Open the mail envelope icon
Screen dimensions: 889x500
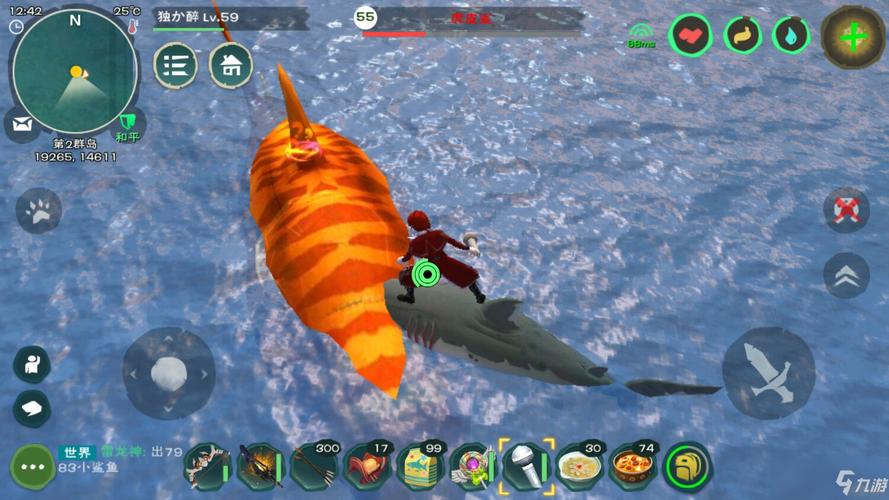[21, 124]
